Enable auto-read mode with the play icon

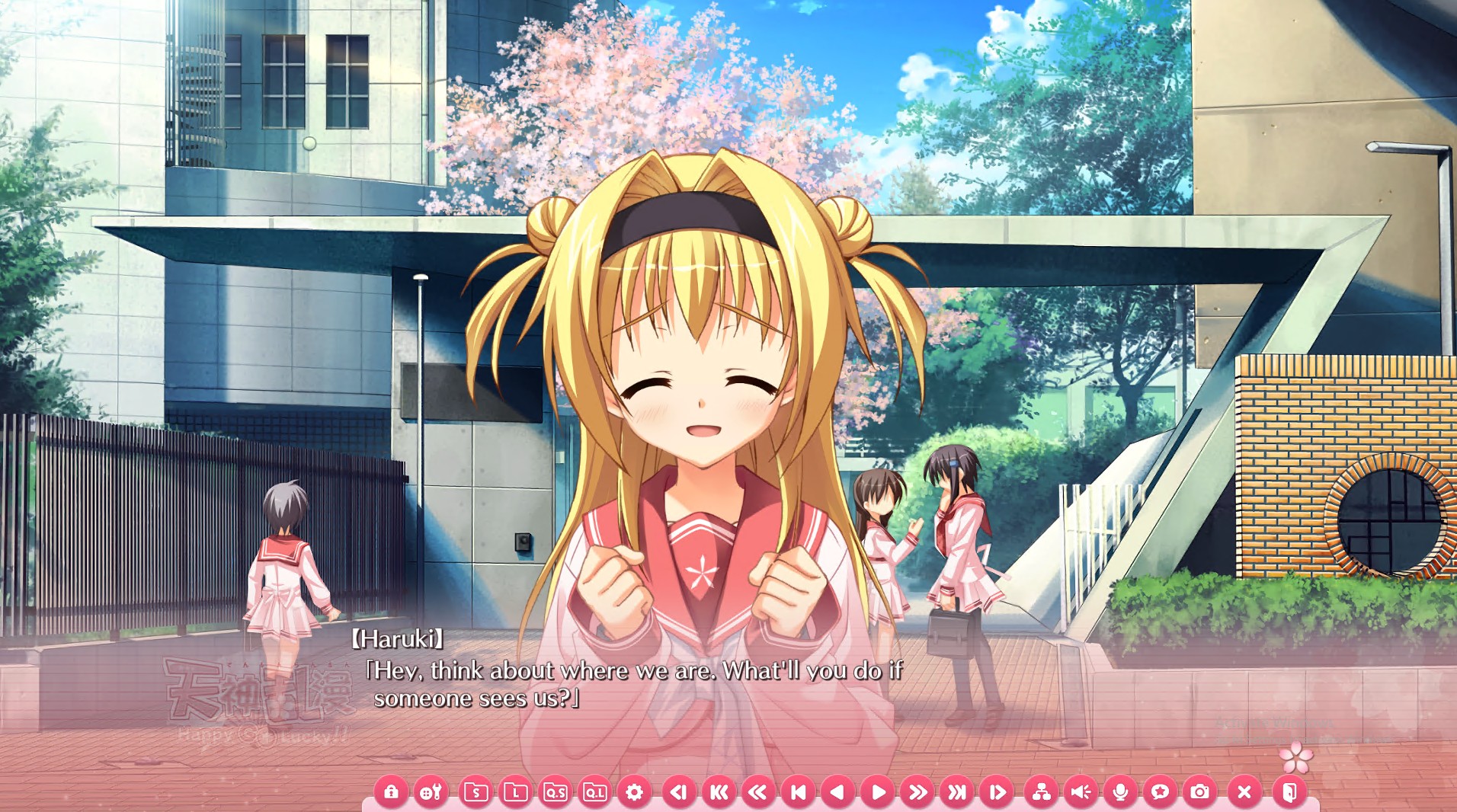click(878, 792)
